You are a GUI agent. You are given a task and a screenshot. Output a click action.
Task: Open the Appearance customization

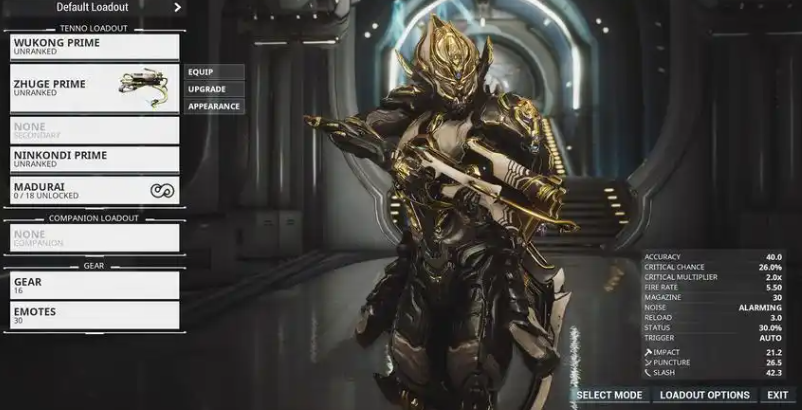pos(214,106)
